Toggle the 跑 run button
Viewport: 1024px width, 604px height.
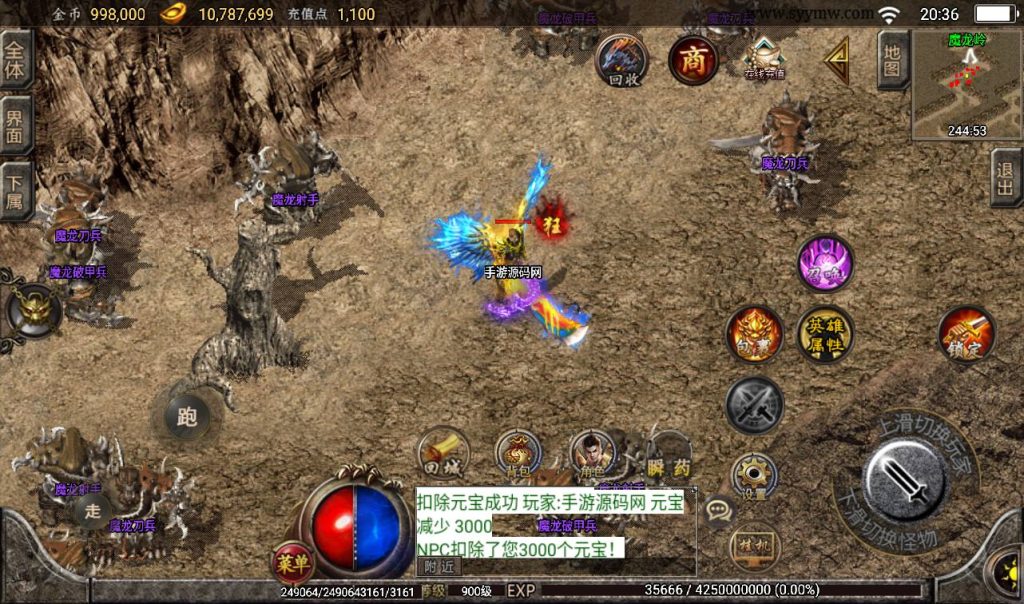click(x=187, y=416)
